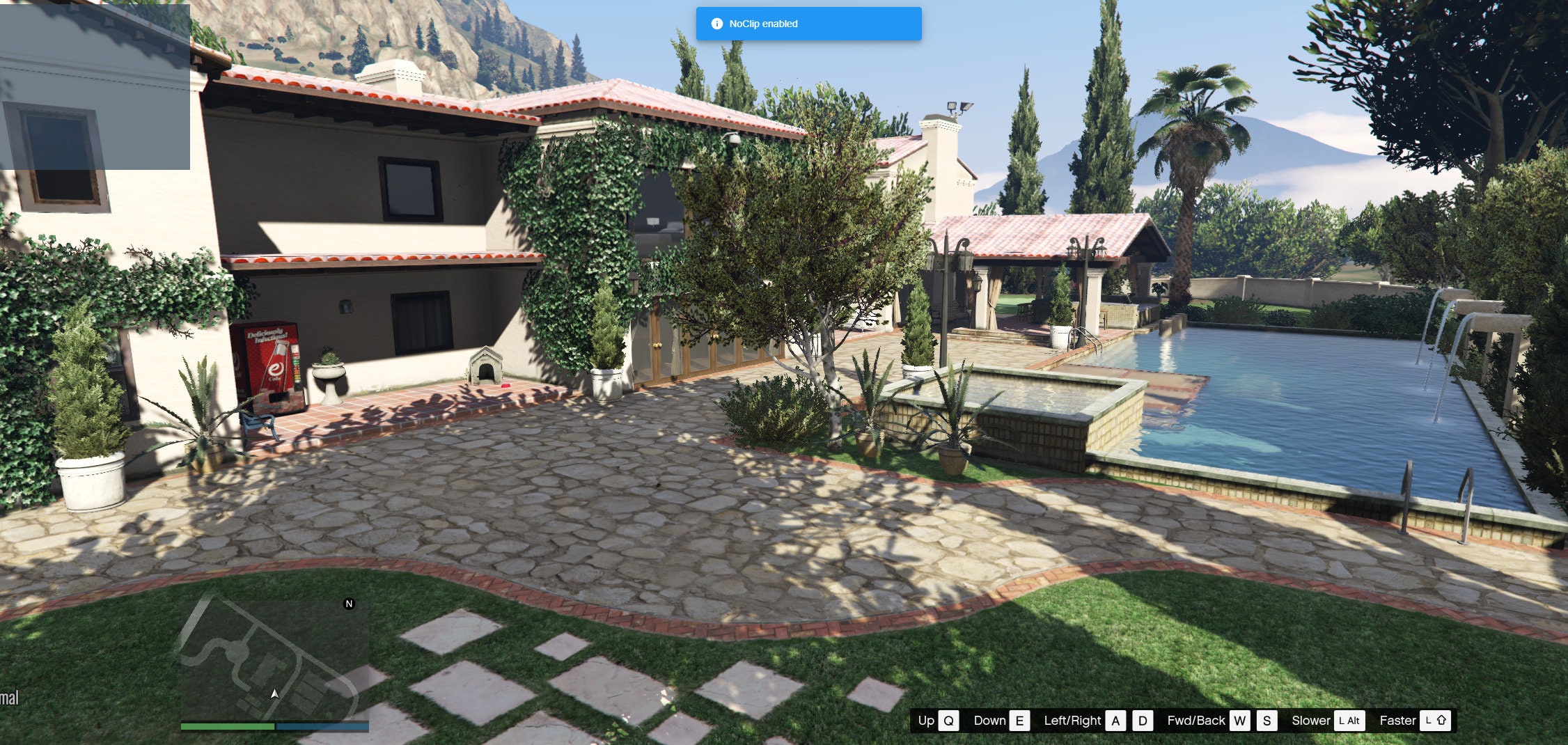Click the info icon on the NoClip notification
This screenshot has height=745, width=1568.
pos(717,23)
